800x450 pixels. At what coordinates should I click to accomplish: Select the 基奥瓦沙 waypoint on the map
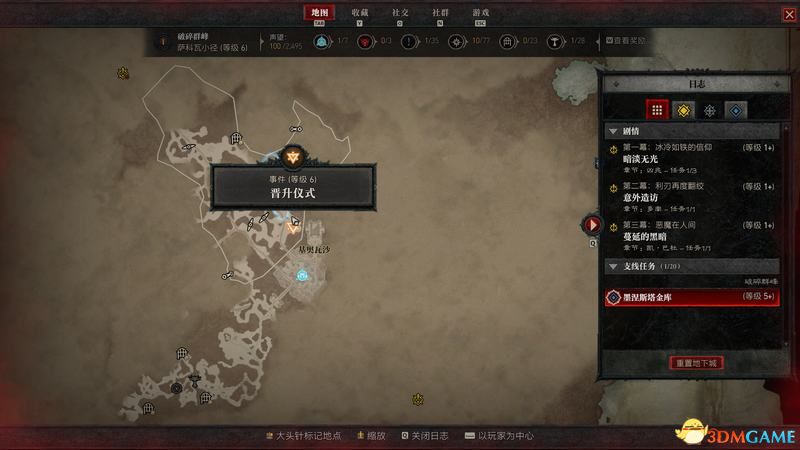pos(301,271)
